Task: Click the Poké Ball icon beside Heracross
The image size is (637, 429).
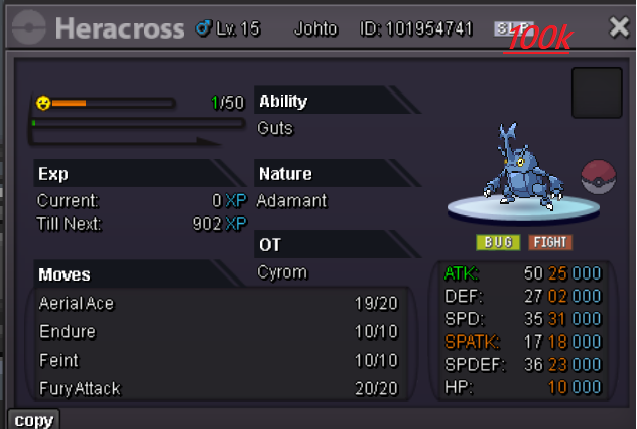Action: 599,177
